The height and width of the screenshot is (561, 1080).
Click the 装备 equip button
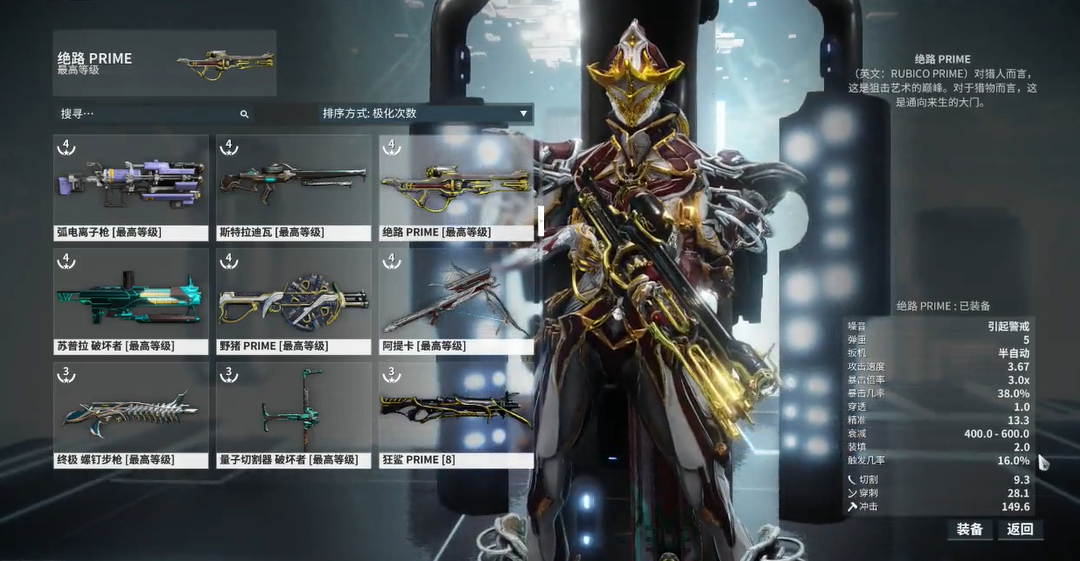pos(969,529)
